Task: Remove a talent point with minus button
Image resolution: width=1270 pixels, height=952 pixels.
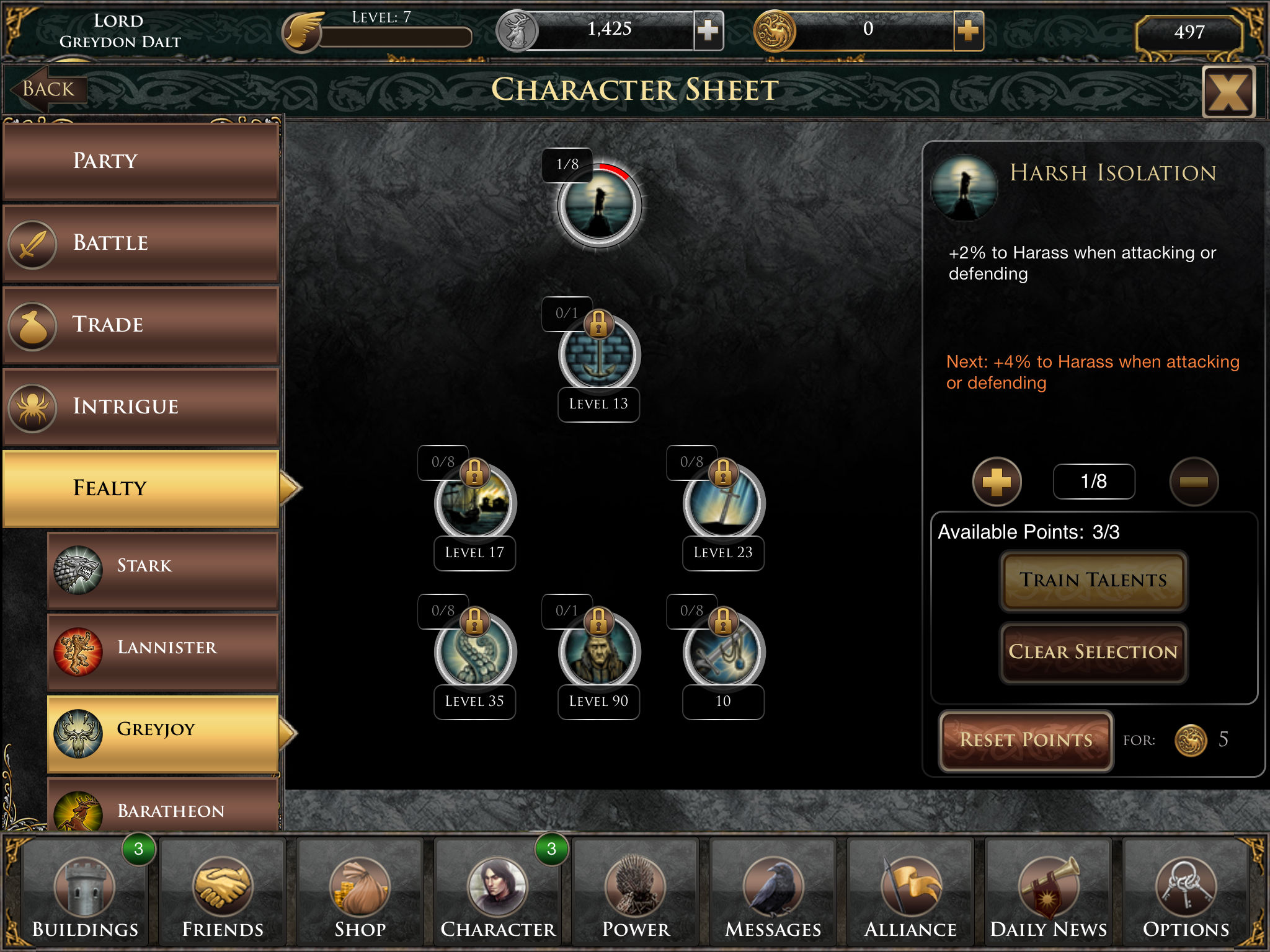Action: (x=1194, y=482)
